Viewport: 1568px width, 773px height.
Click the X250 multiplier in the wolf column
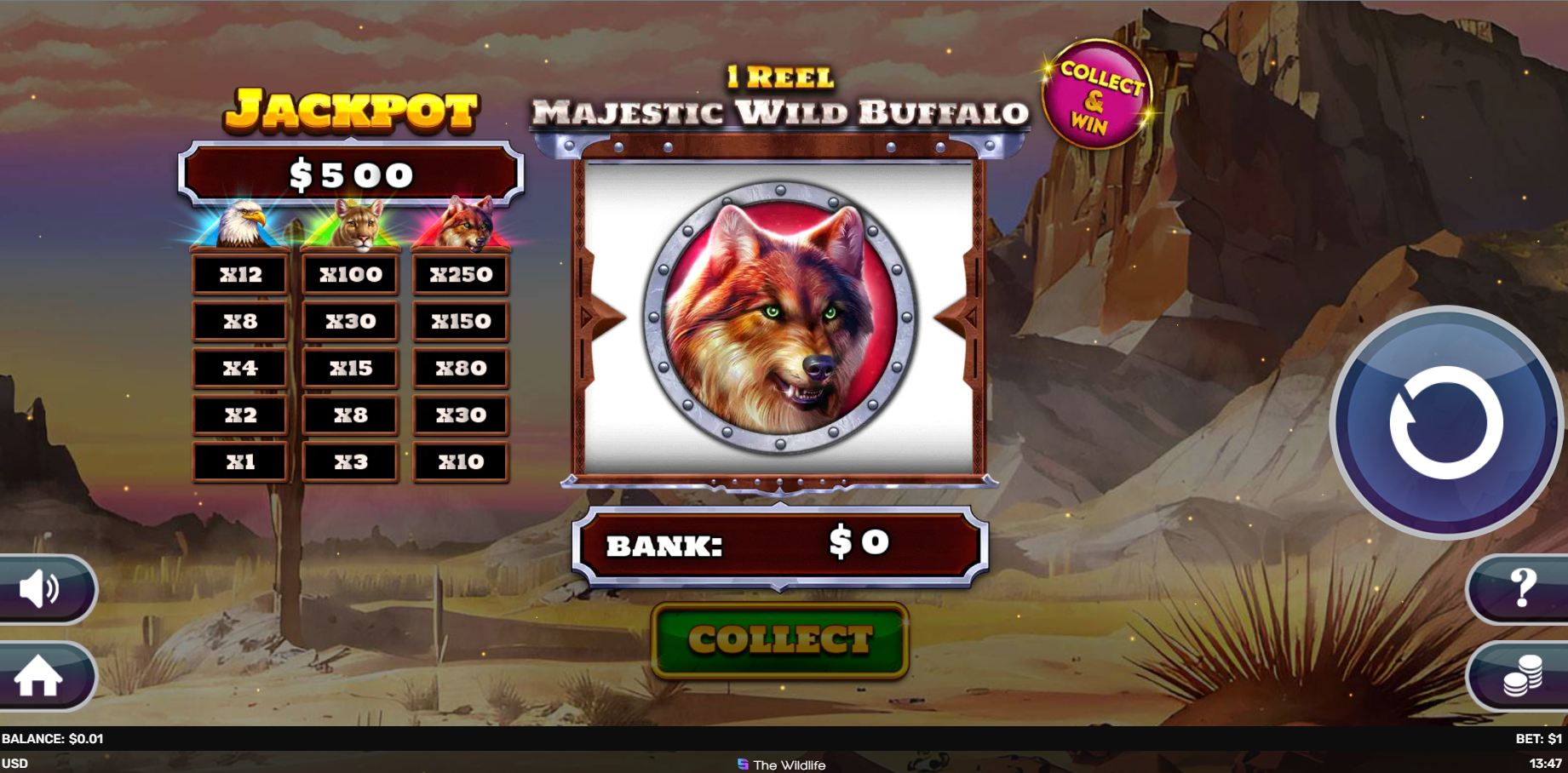click(x=461, y=274)
